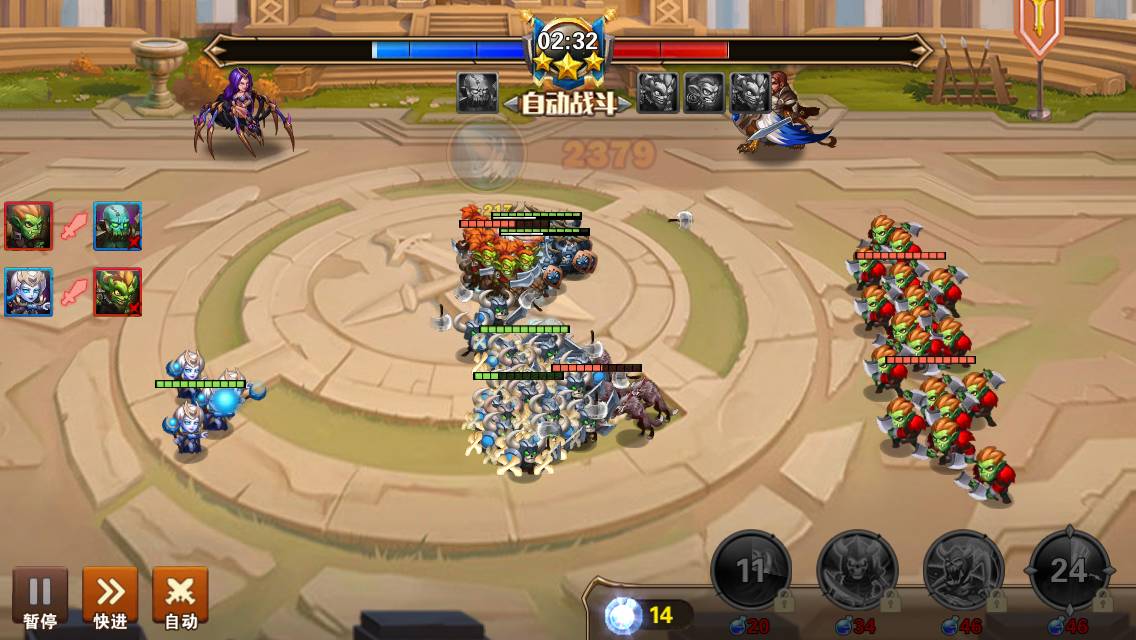Tap the greyed bearded hero portrait
This screenshot has width=1136, height=640.
(x=477, y=92)
